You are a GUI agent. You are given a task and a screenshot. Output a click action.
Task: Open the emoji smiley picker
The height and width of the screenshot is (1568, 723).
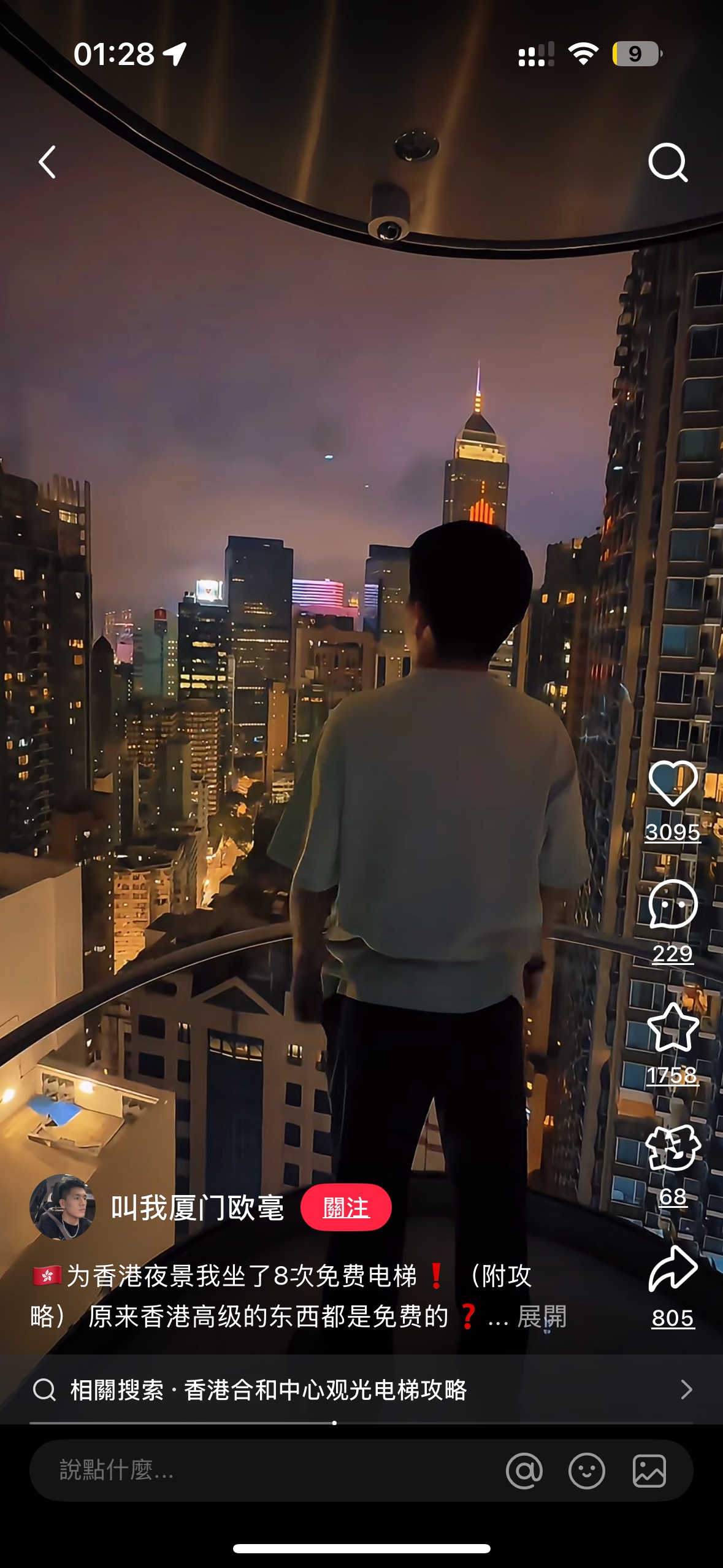click(x=587, y=1470)
